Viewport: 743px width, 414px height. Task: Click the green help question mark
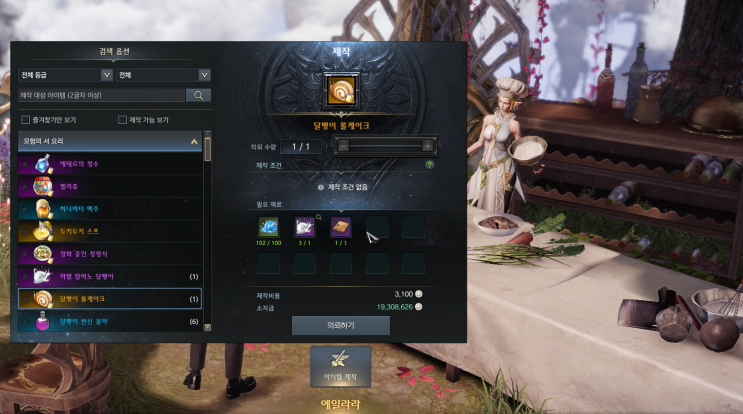pos(429,165)
